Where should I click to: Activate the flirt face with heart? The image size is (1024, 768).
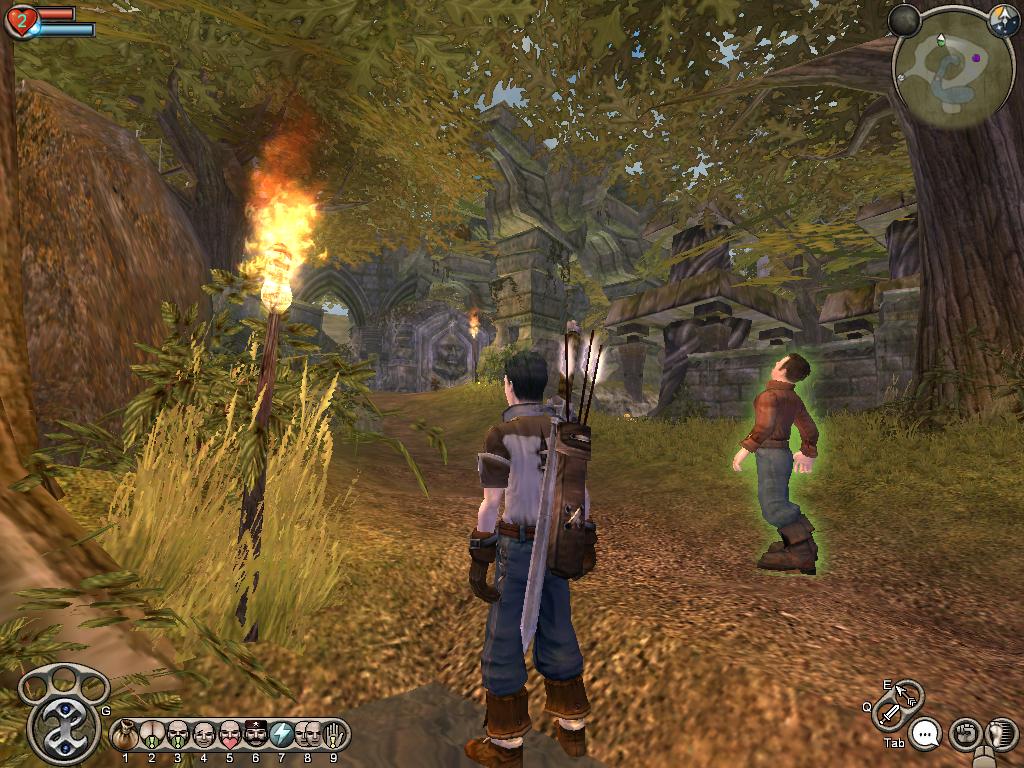click(x=230, y=735)
